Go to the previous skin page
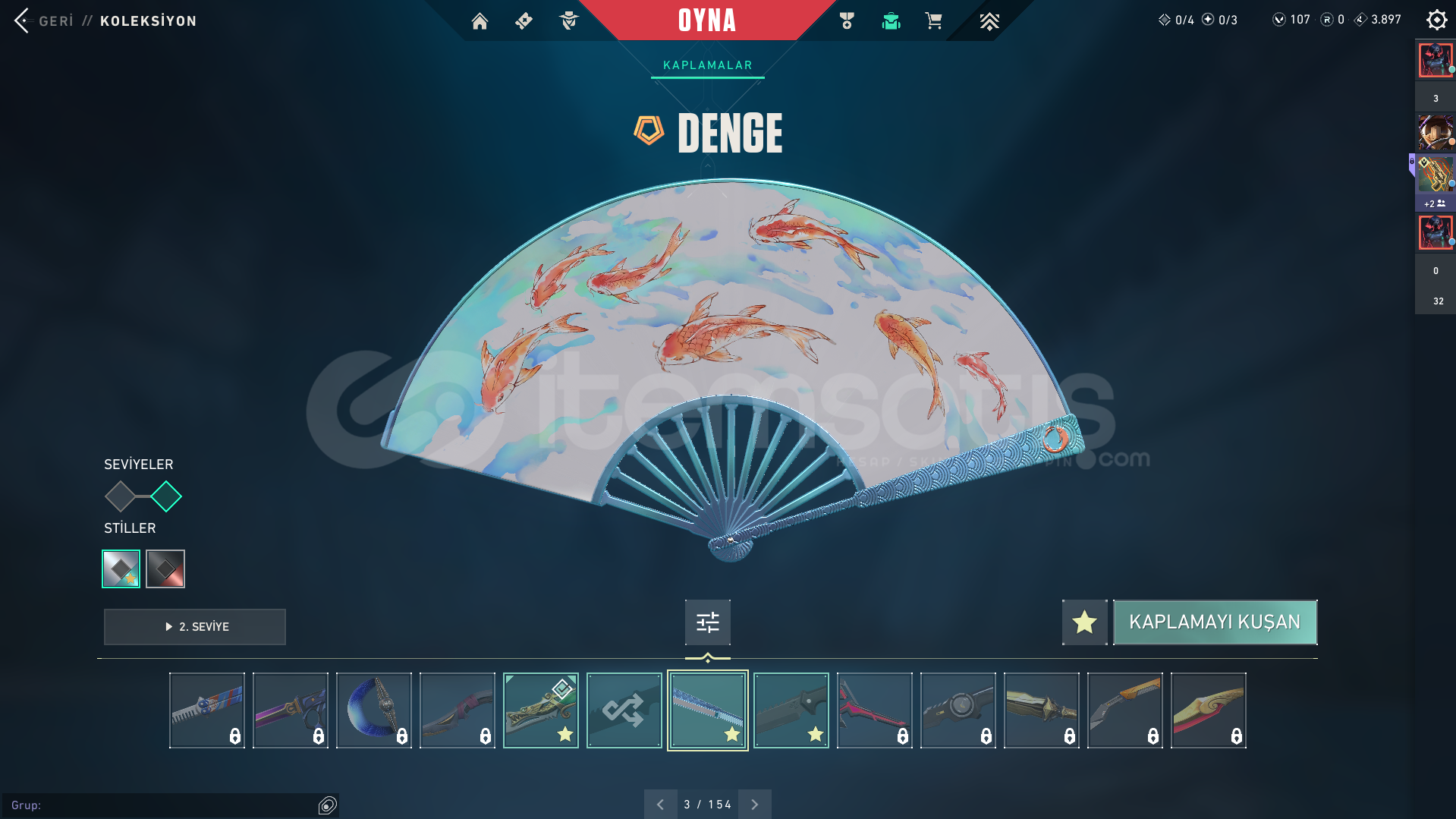Viewport: 1456px width, 819px height. 660,805
